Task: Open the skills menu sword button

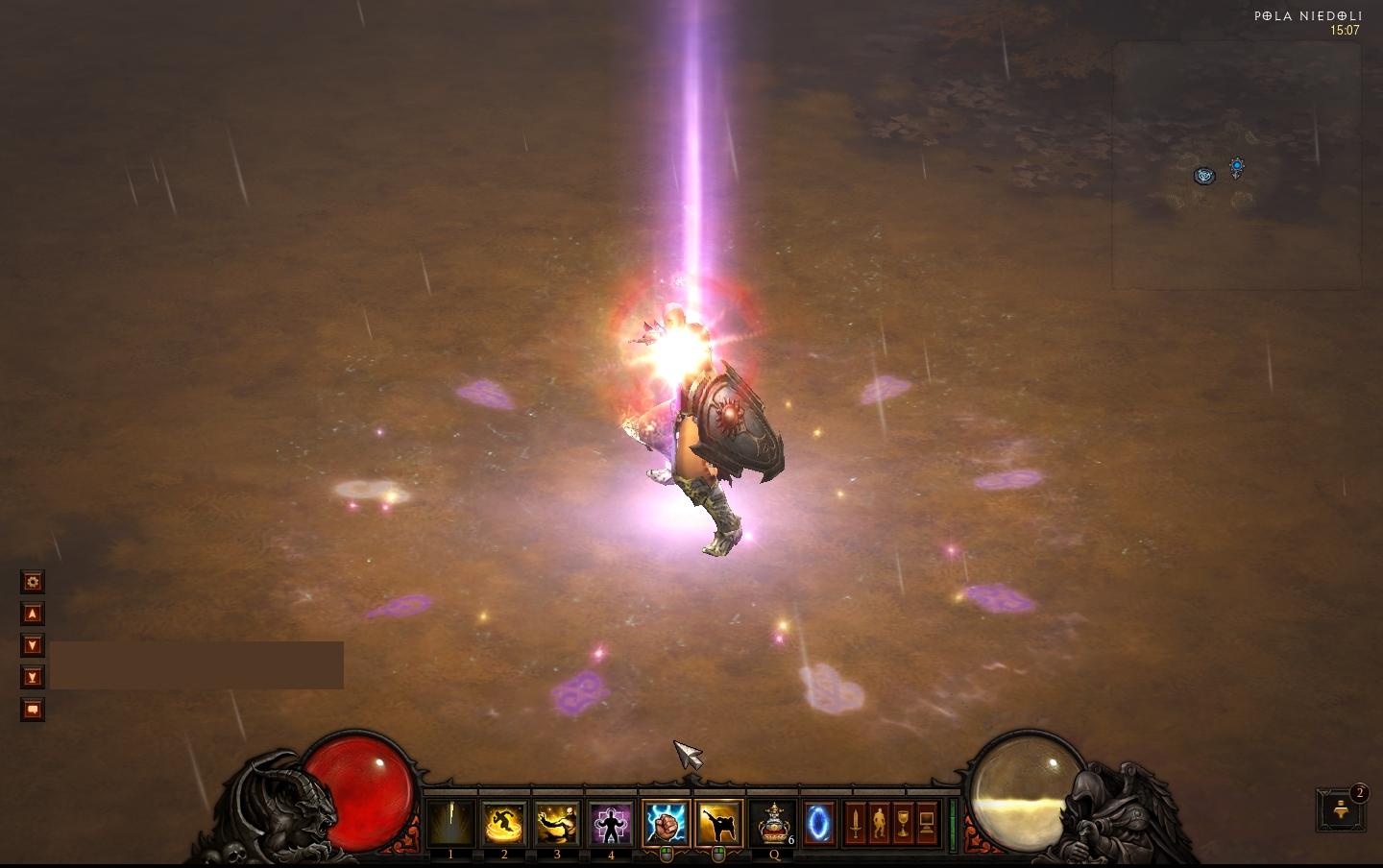Action: (855, 824)
